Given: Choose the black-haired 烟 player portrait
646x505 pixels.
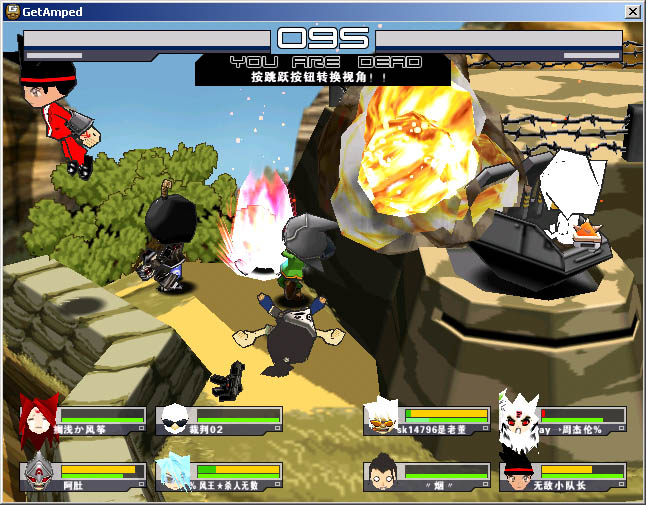Looking at the screenshot, I should [x=384, y=474].
